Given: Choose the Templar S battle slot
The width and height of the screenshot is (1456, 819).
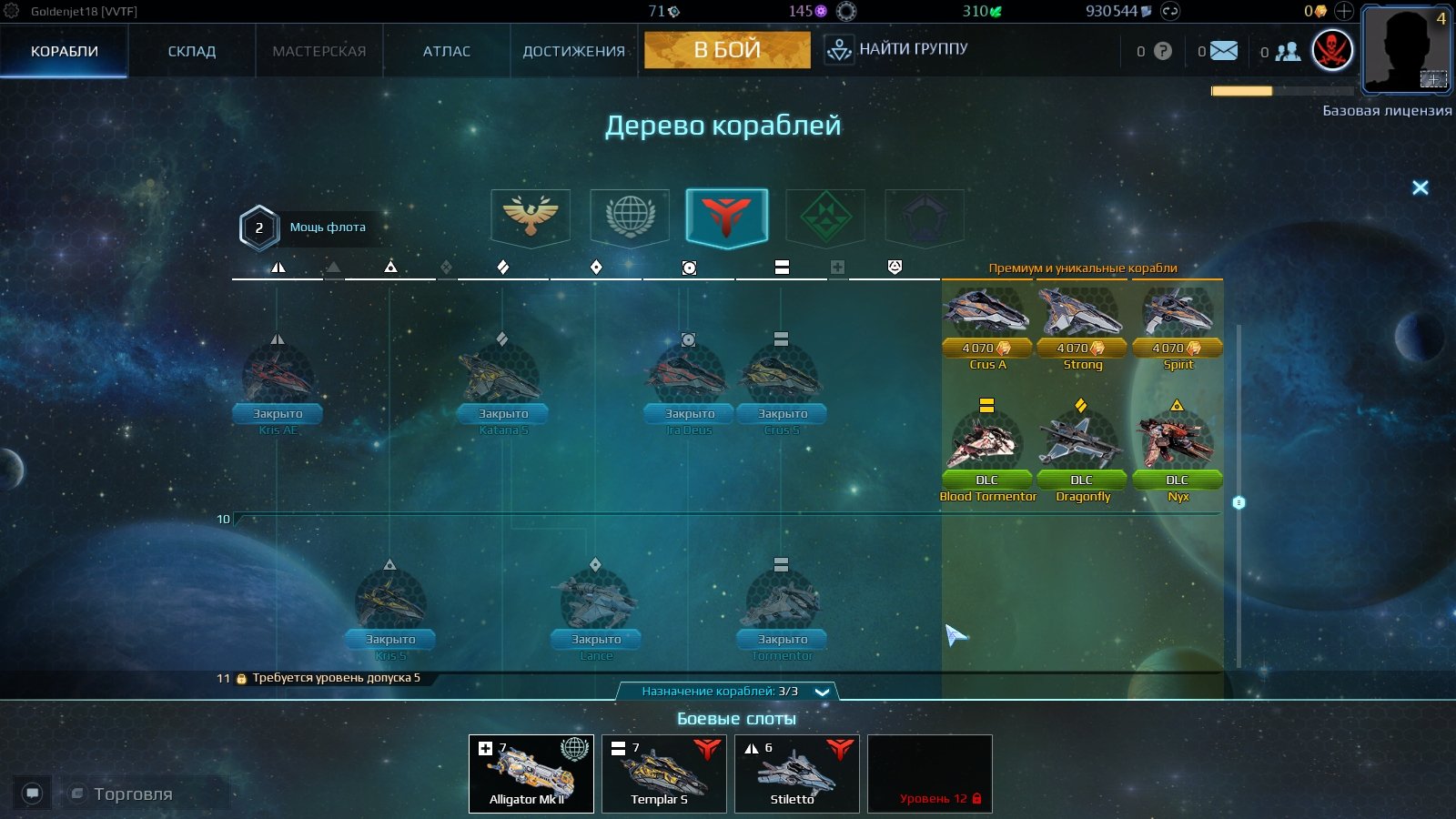Looking at the screenshot, I should click(664, 773).
